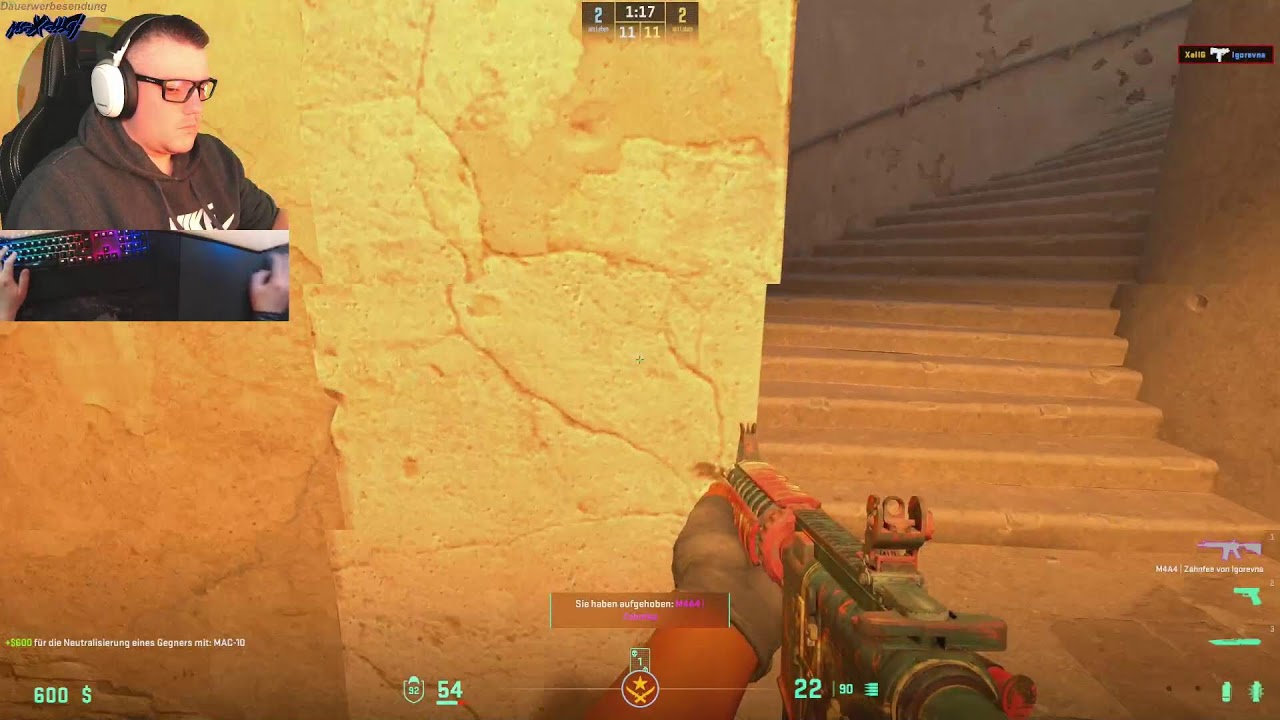
Task: Click the 'Dauerwerbesendung' watermark text
Action: (x=53, y=6)
